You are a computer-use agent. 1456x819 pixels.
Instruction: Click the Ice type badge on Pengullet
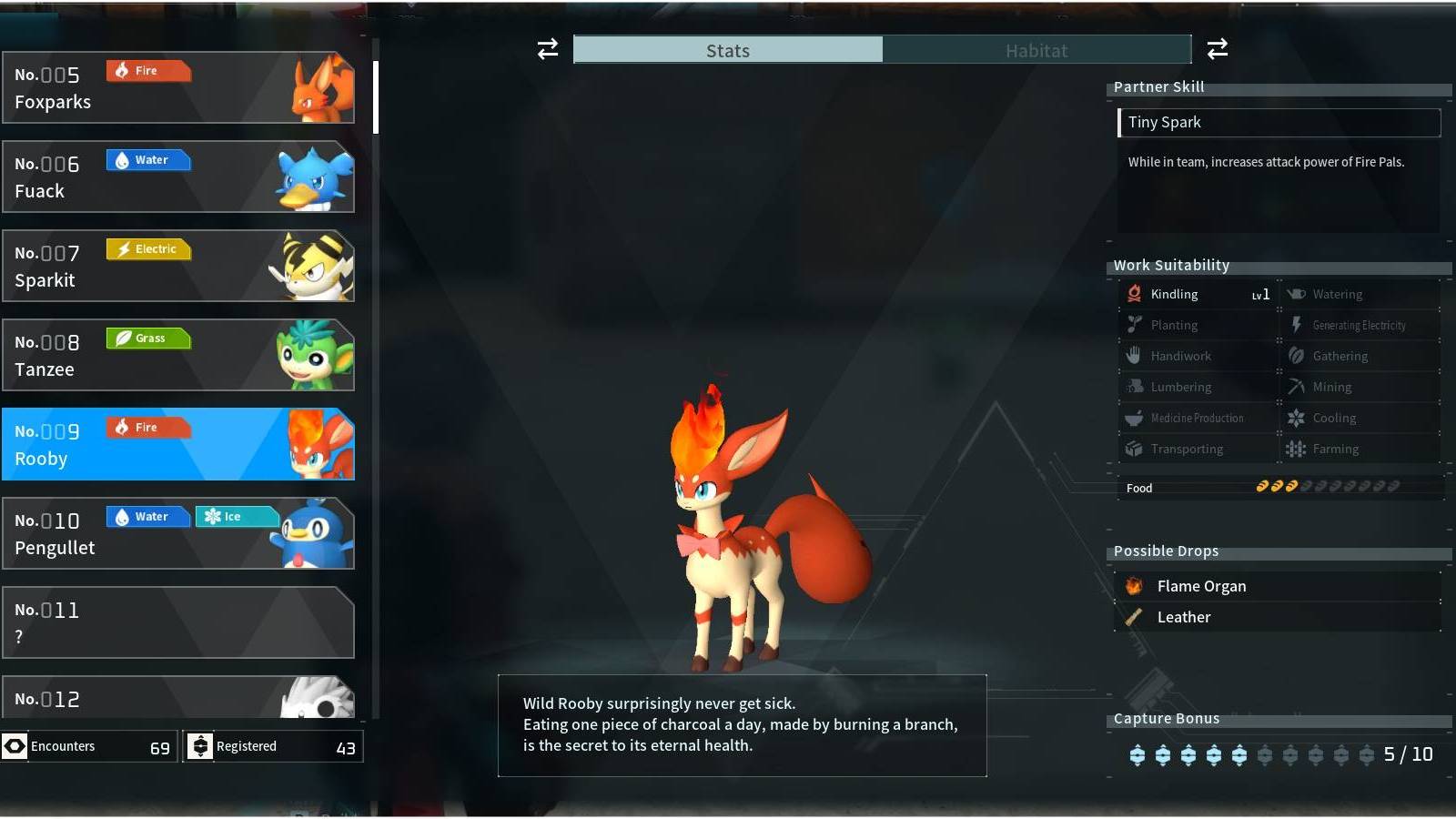[235, 516]
